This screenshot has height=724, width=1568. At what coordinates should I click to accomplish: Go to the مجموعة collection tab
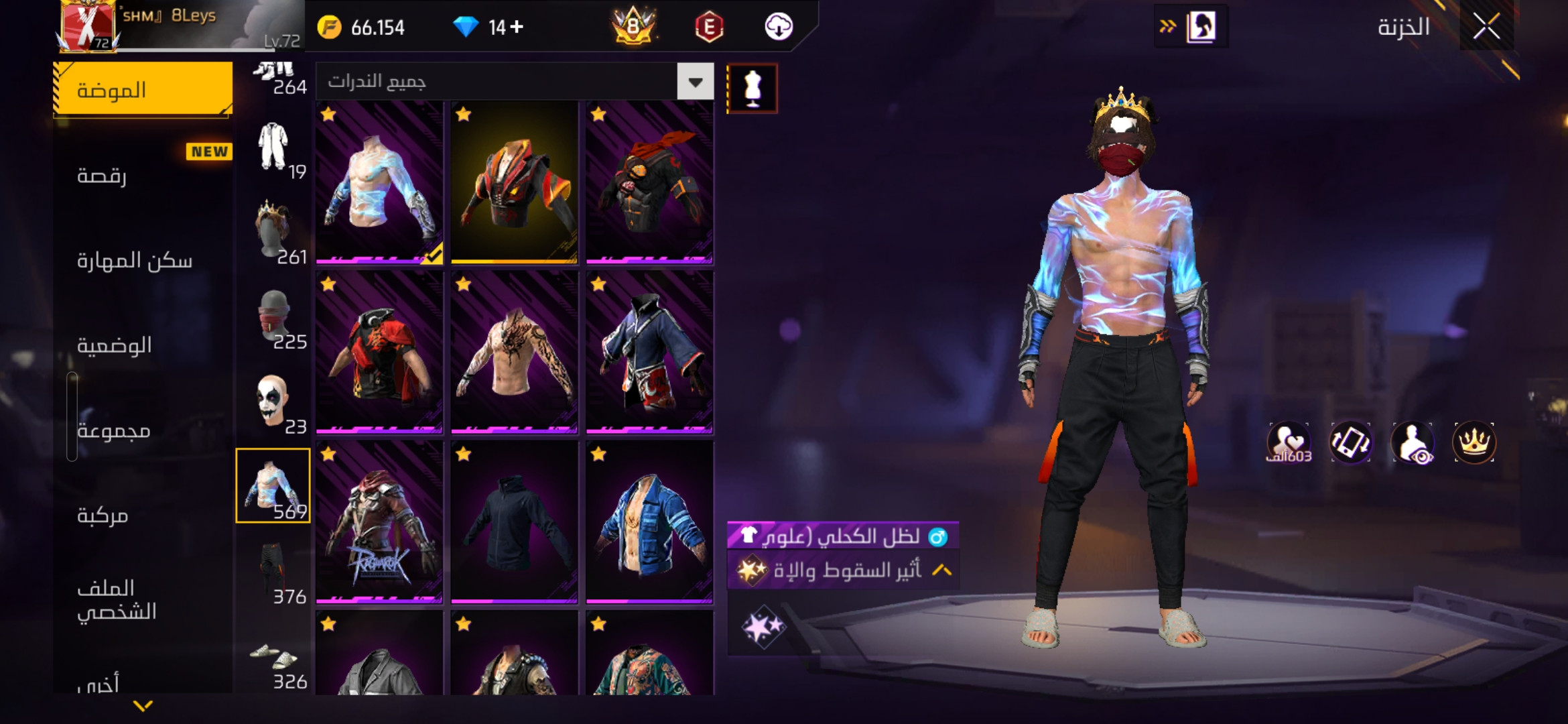143,430
